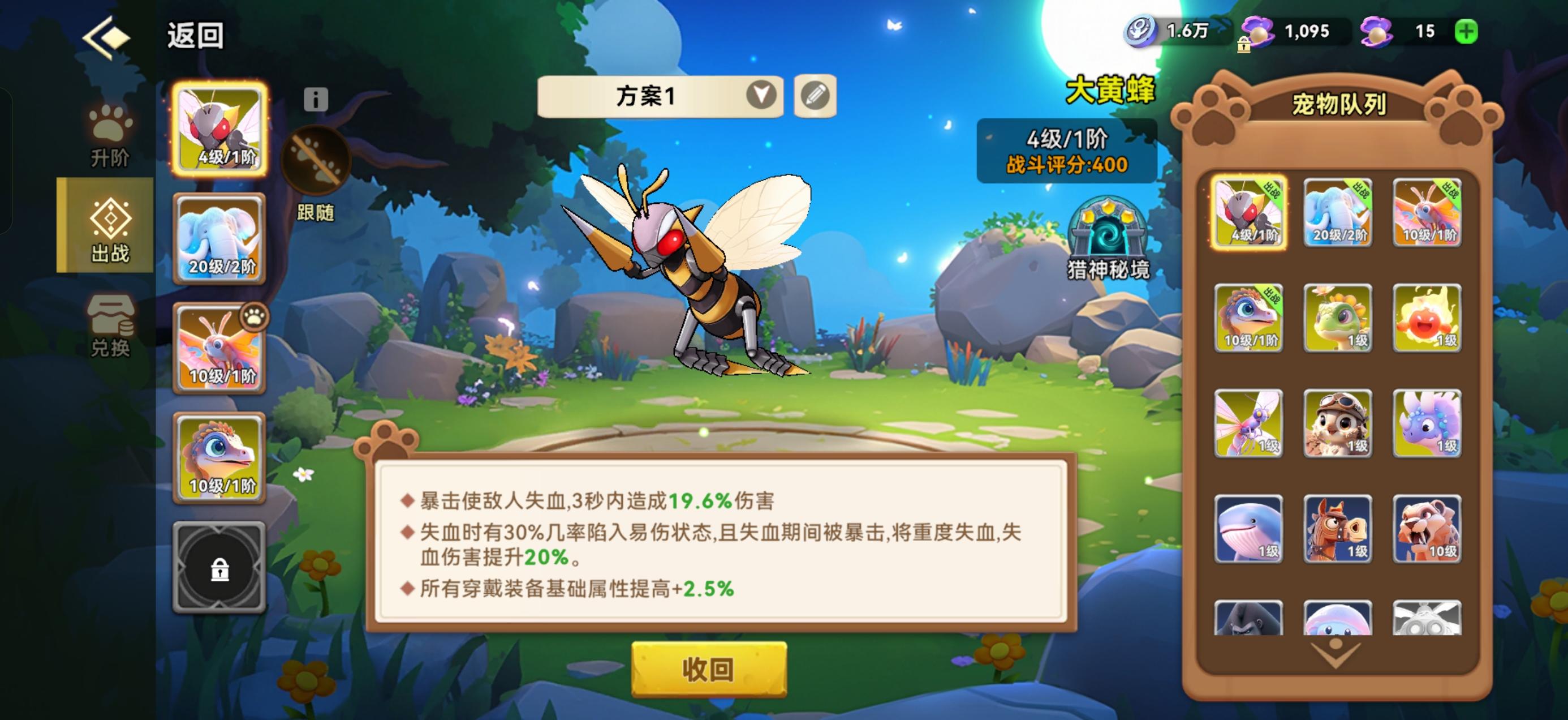The image size is (1568, 720).
Task: Toggle the 出战 badge on the elephant in 宠物队列
Action: coord(1362,191)
